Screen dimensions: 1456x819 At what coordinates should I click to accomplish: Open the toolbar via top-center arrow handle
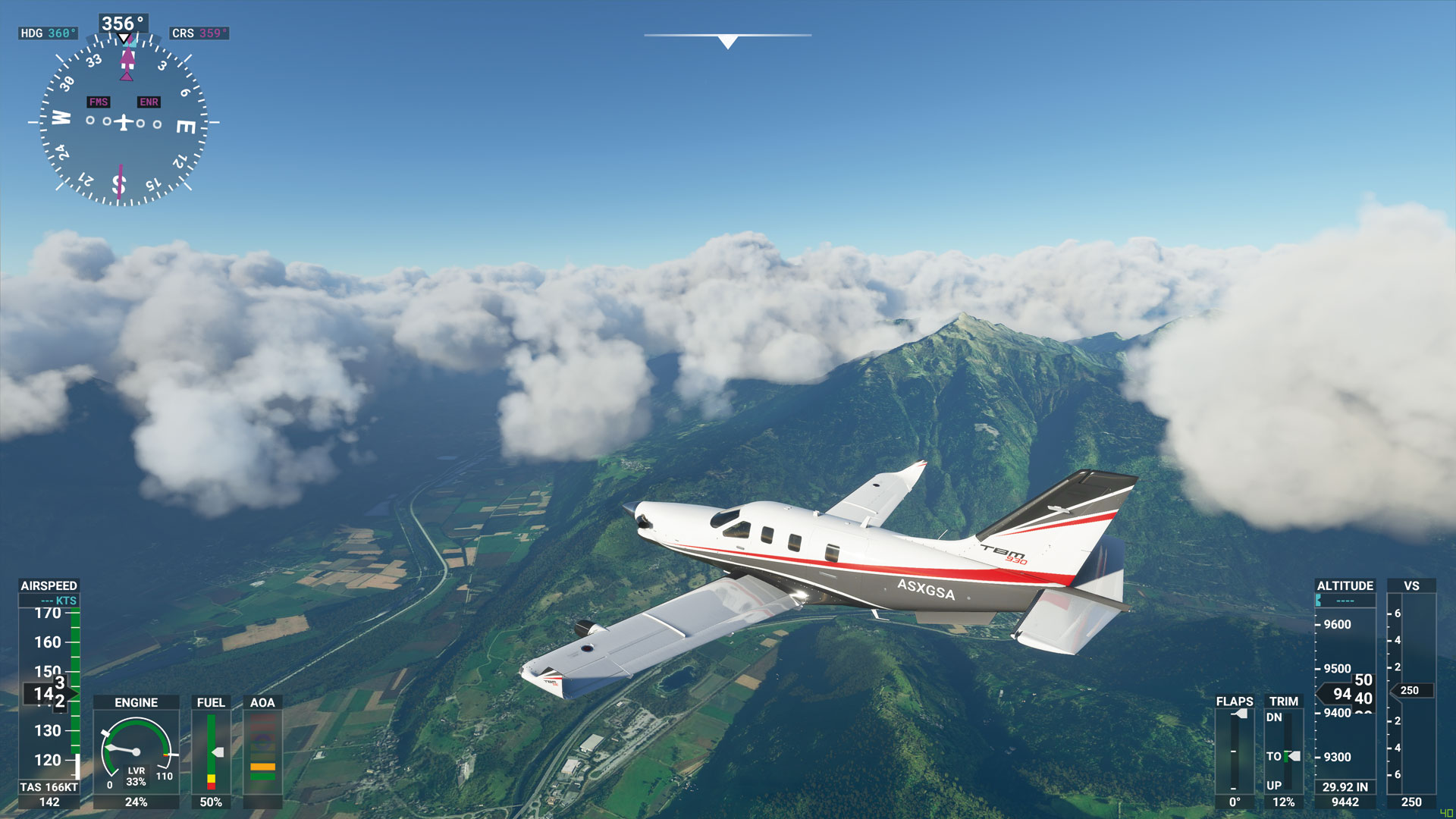click(727, 42)
